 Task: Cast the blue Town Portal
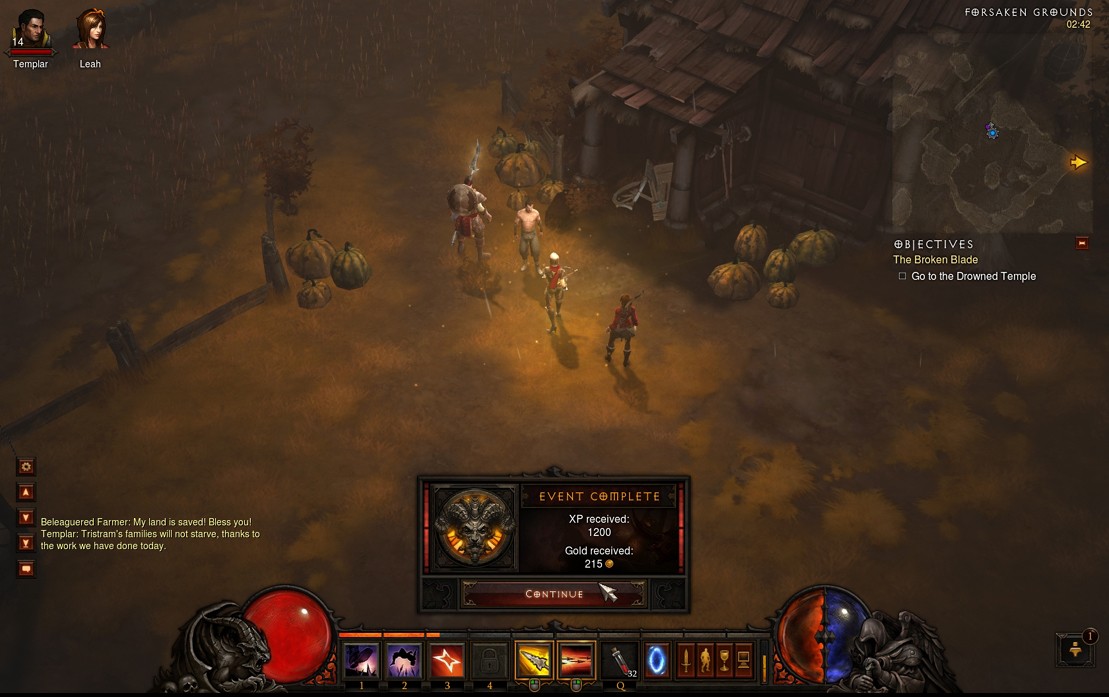coord(656,661)
